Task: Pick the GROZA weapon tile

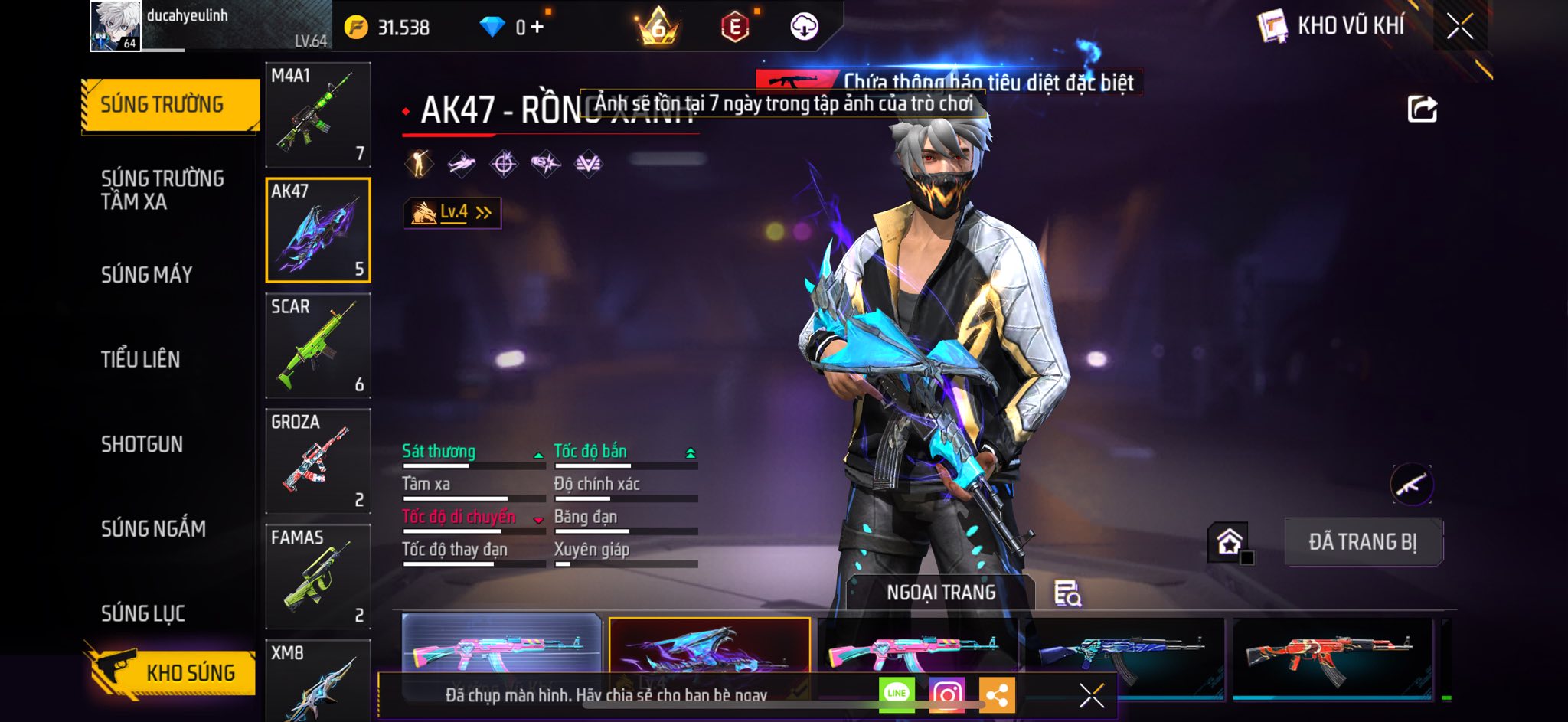Action: pos(318,461)
